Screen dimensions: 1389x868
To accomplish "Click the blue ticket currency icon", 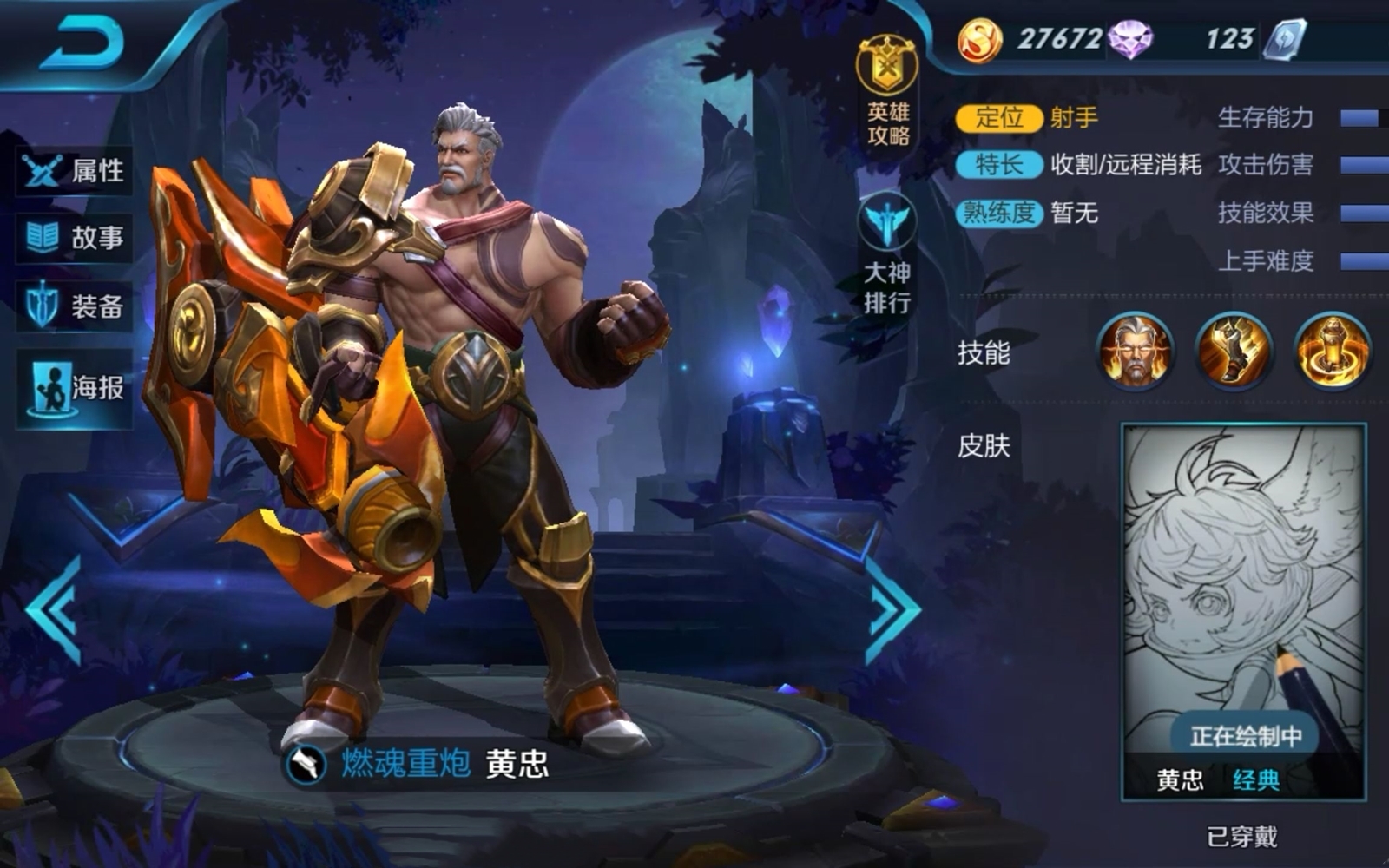I will (1285, 40).
